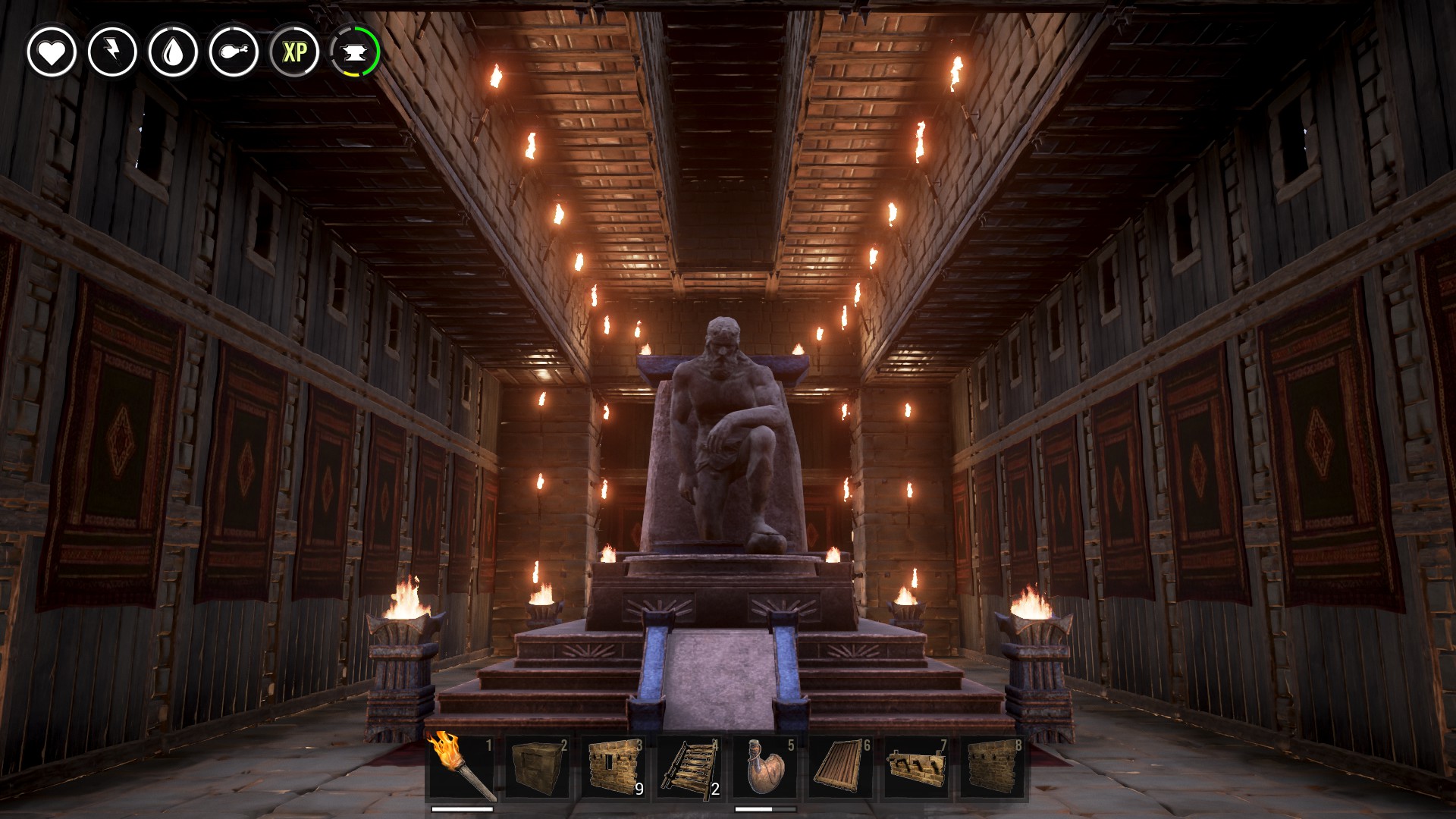Select the burning torch in hotbar
The height and width of the screenshot is (819, 1456).
[x=462, y=767]
